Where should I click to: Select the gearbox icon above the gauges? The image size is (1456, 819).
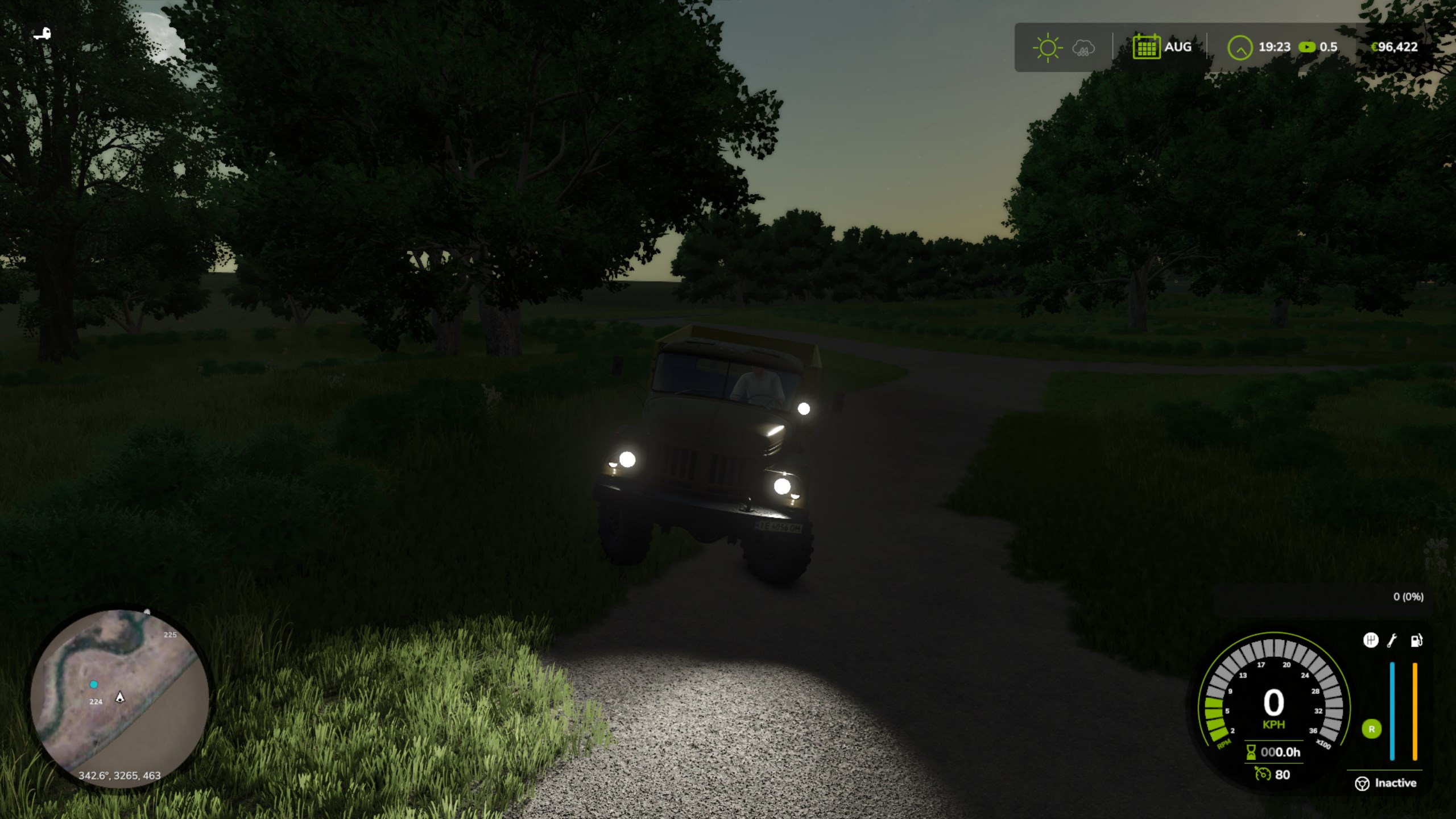1371,640
